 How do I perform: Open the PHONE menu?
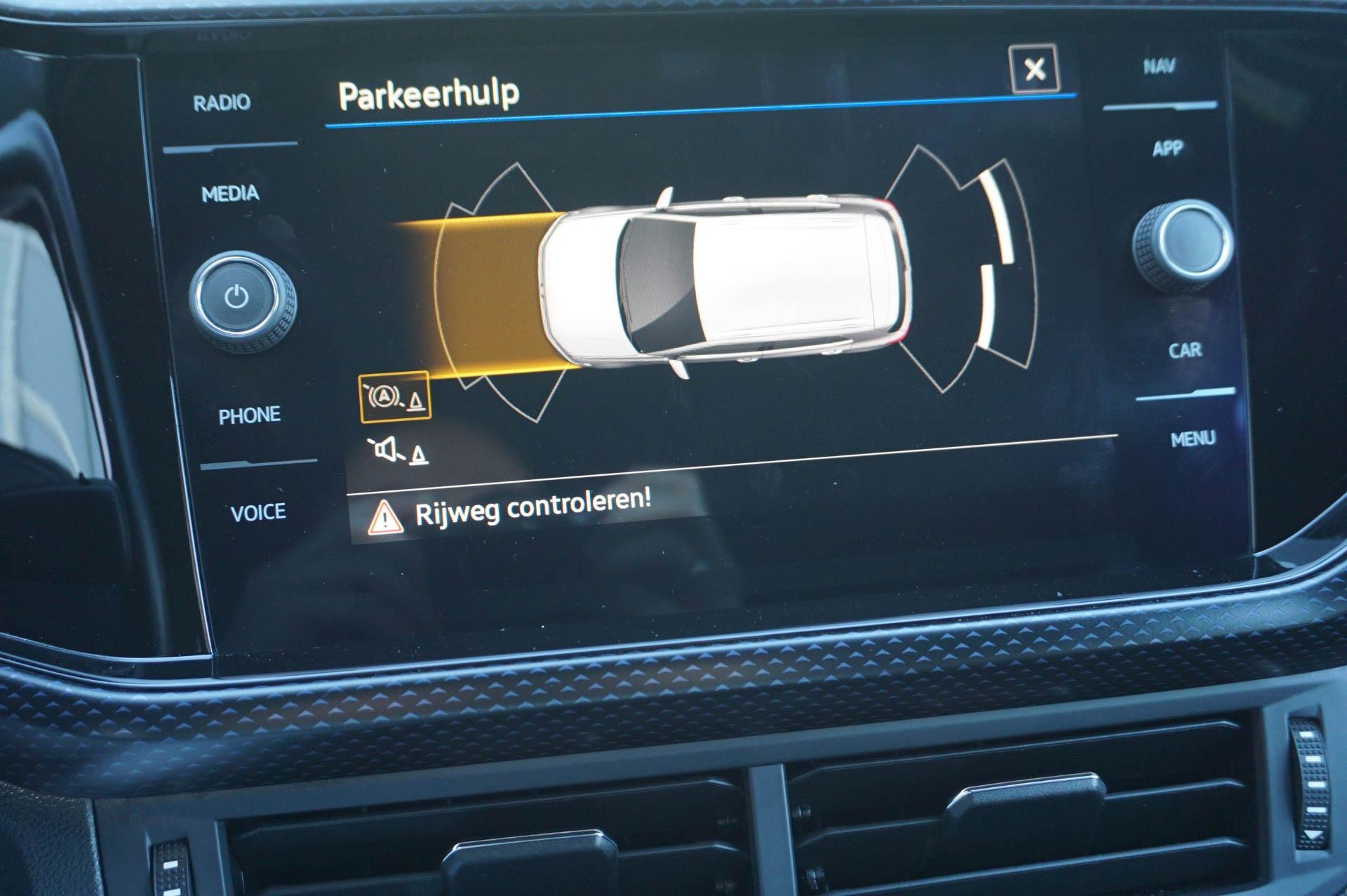coord(249,415)
